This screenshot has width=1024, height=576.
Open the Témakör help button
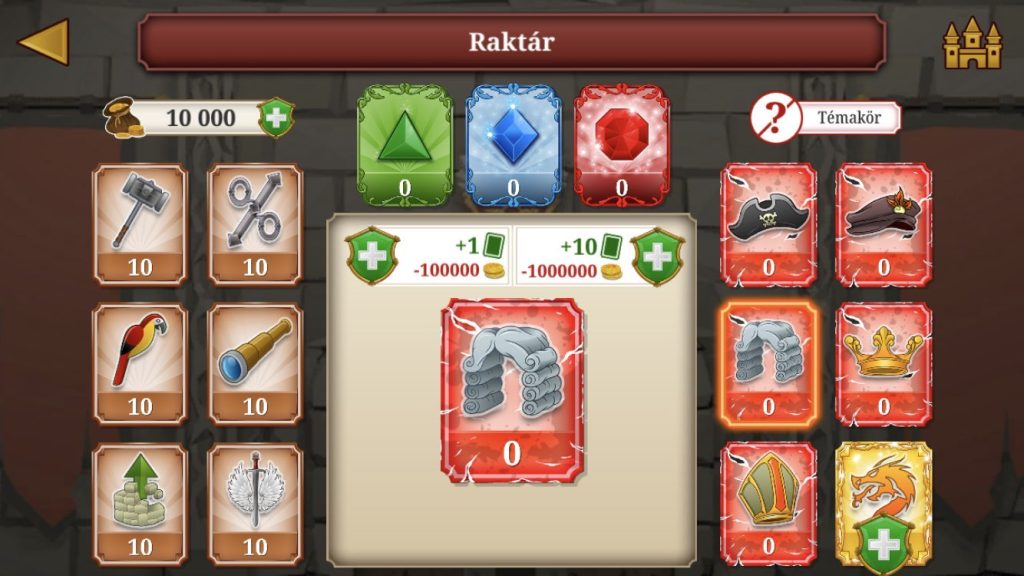(825, 118)
